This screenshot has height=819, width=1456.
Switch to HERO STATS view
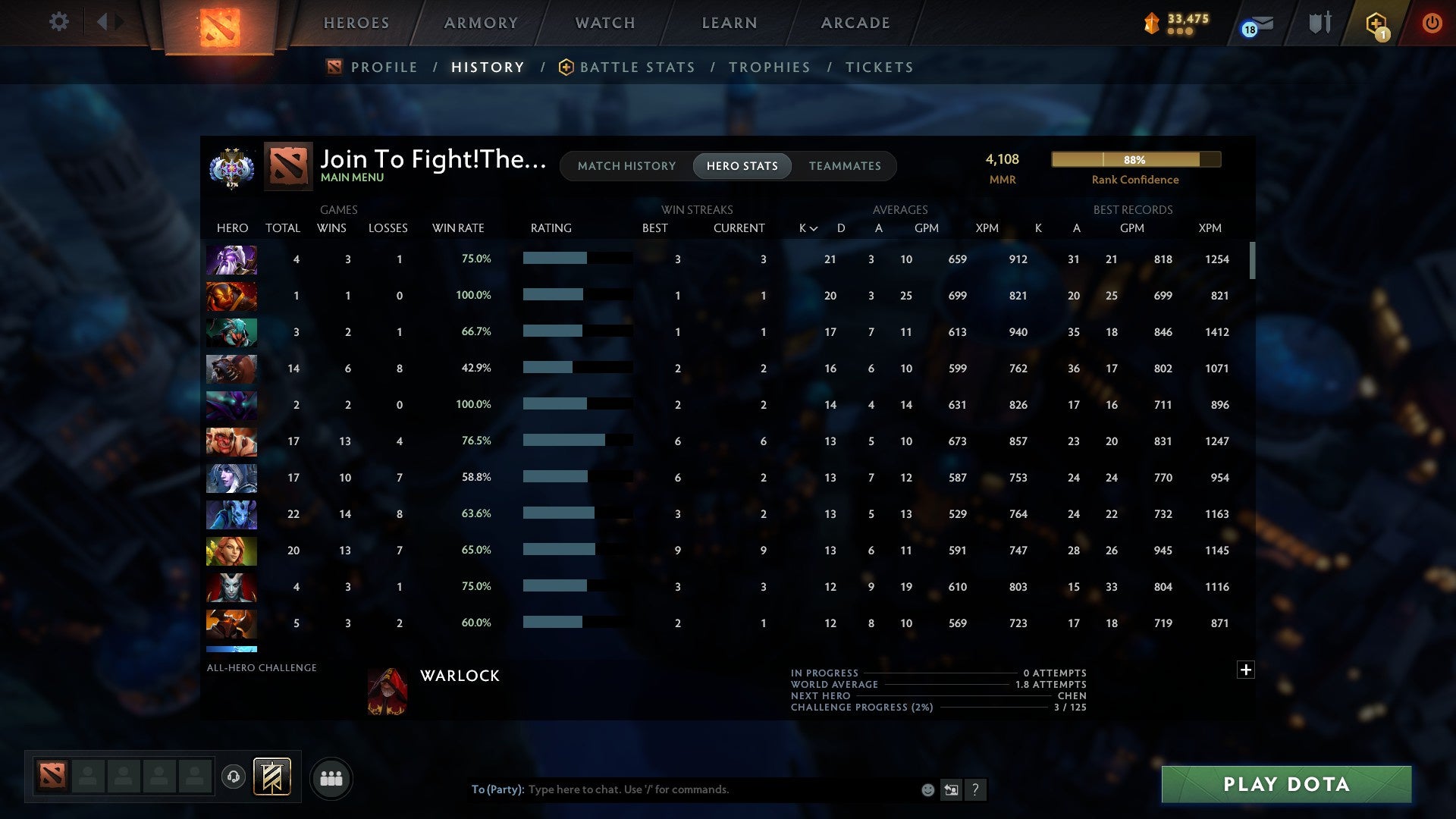click(x=742, y=165)
